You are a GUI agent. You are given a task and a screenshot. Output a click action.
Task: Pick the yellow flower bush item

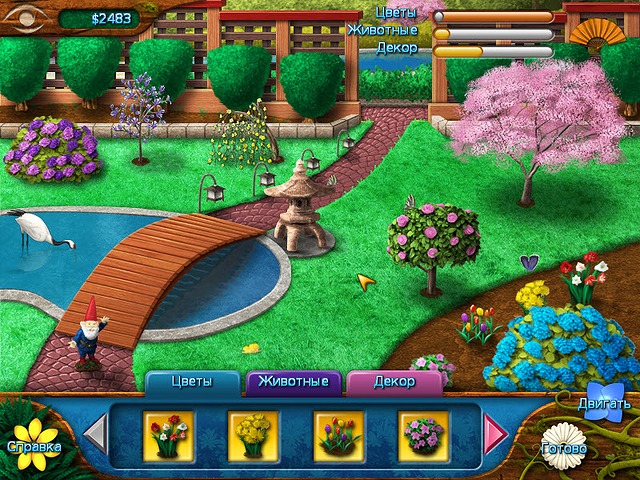coord(251,433)
